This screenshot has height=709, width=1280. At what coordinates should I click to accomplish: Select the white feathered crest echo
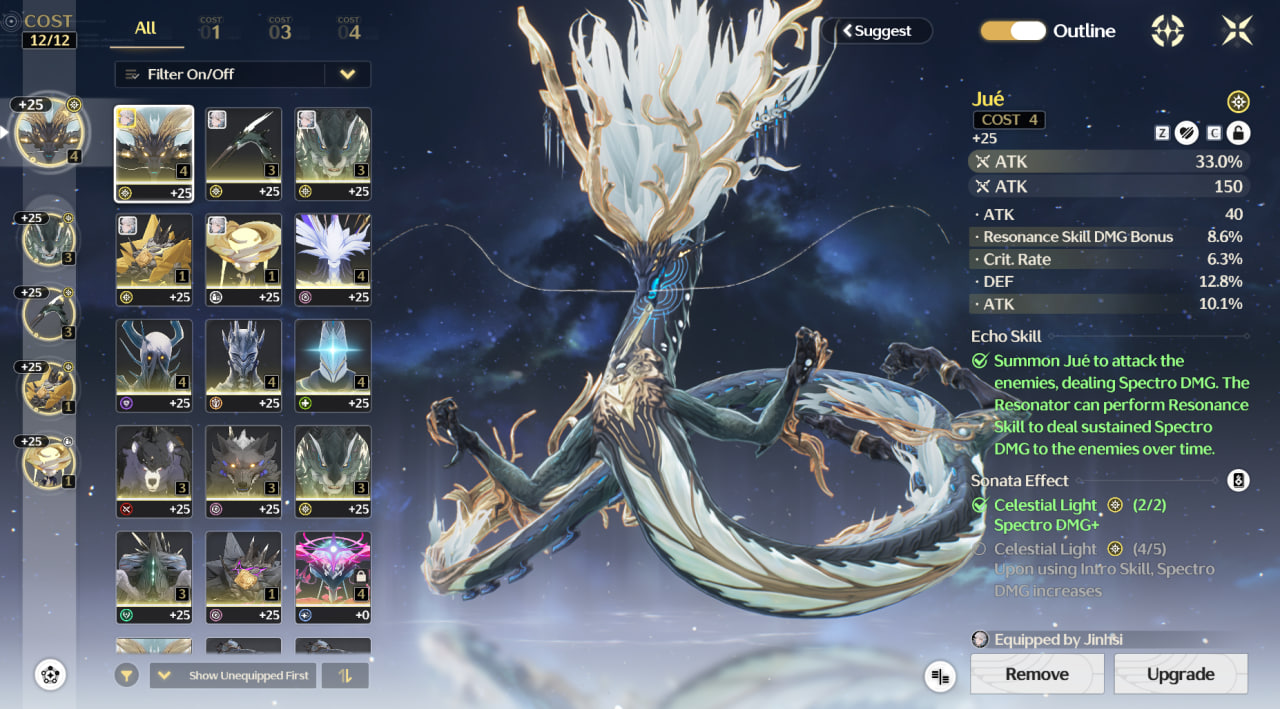(333, 259)
